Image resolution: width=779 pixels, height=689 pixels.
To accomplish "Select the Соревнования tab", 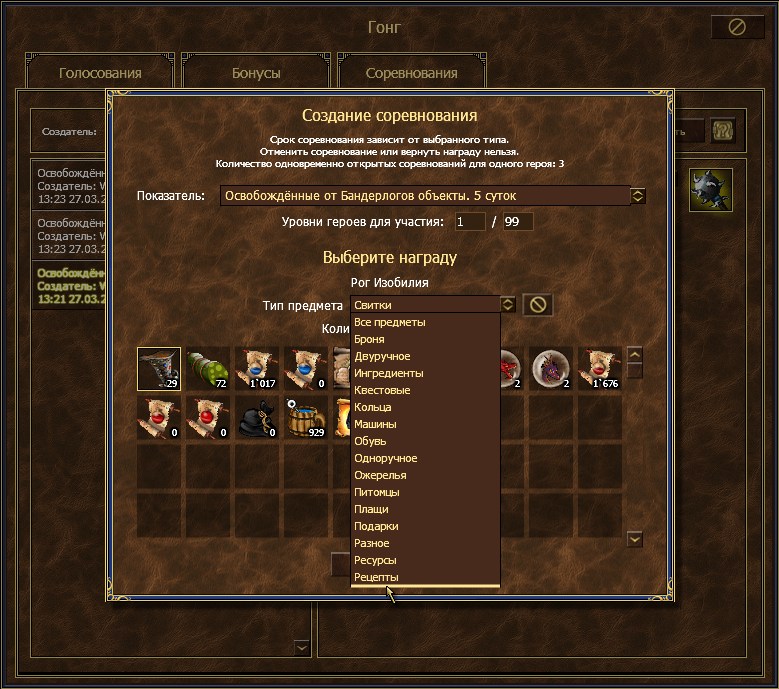I will (x=411, y=73).
